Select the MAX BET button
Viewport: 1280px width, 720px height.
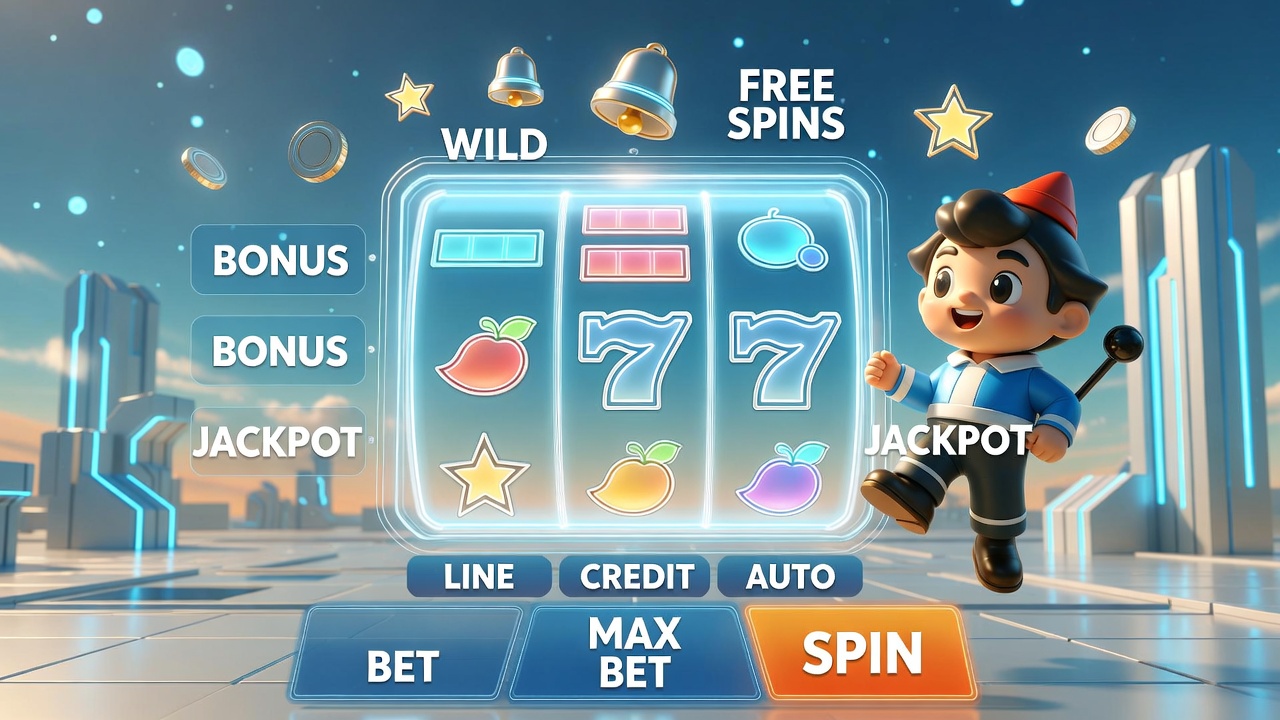(635, 653)
